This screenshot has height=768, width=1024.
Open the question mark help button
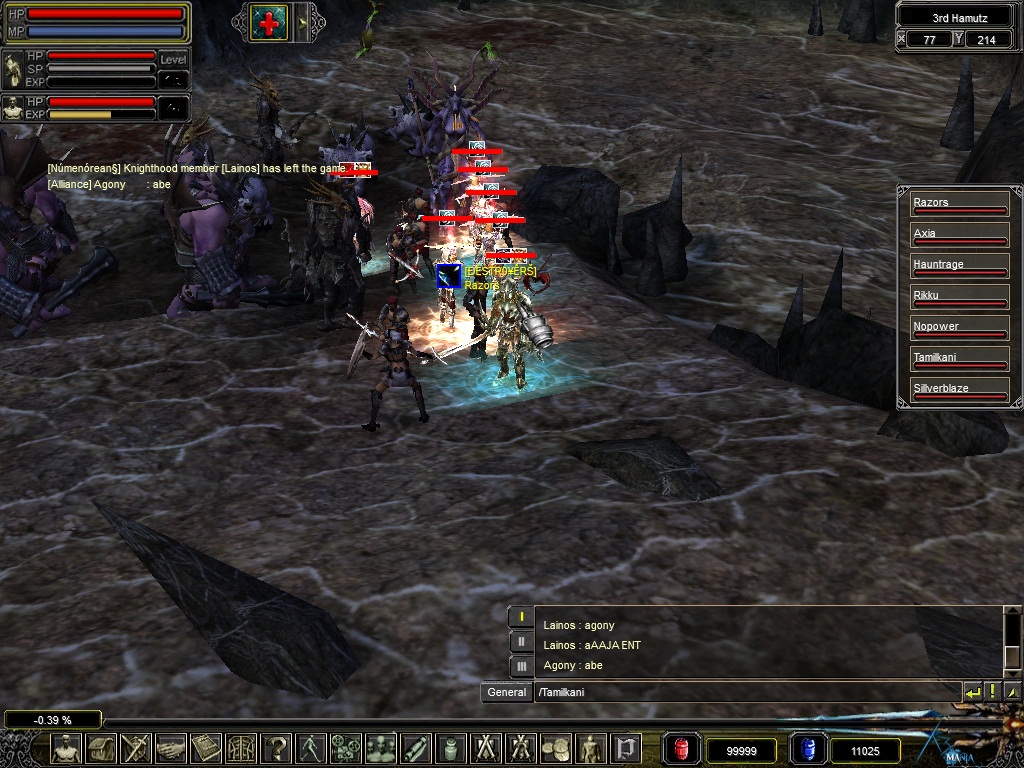coord(276,748)
